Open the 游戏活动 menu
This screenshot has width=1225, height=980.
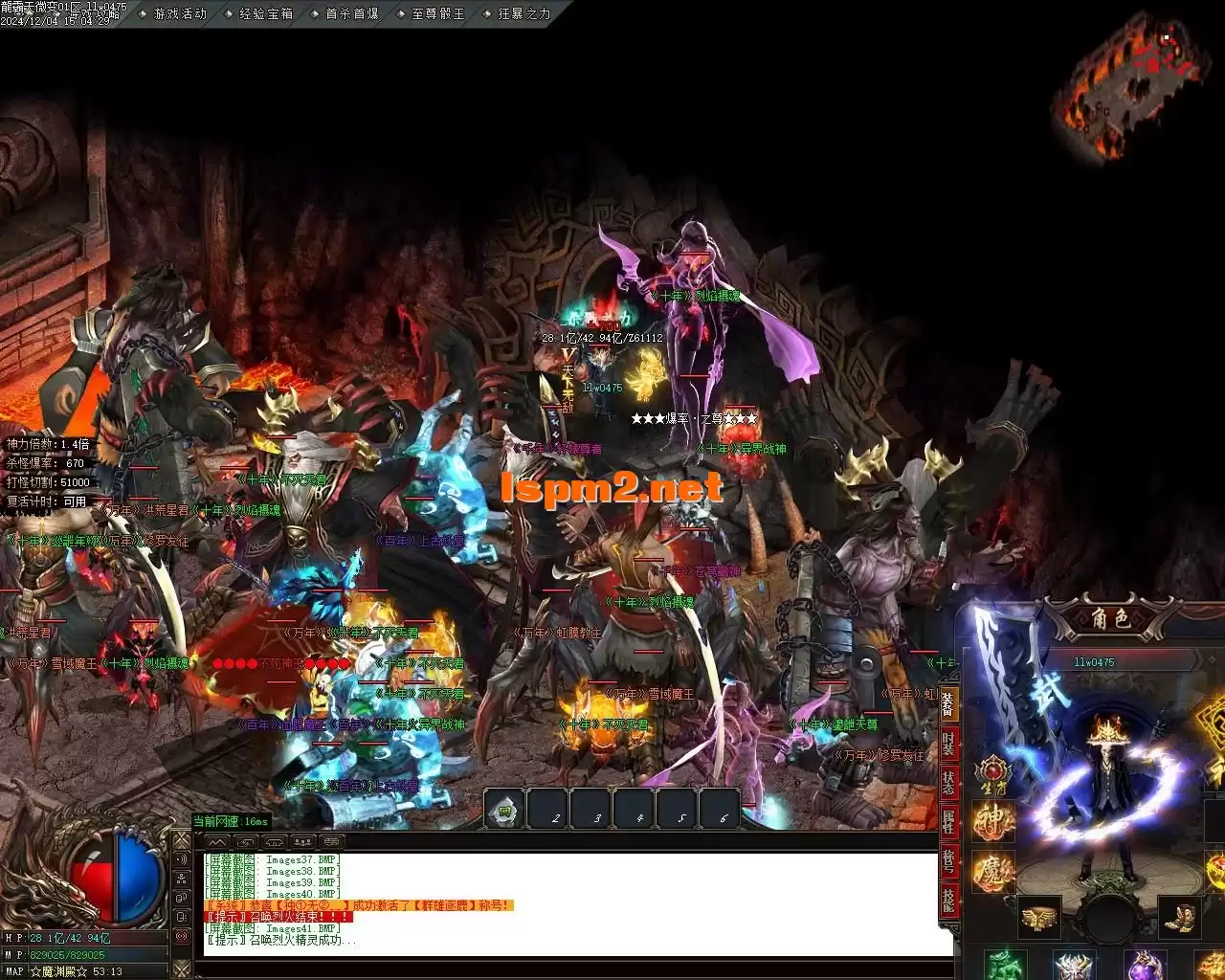[x=180, y=13]
